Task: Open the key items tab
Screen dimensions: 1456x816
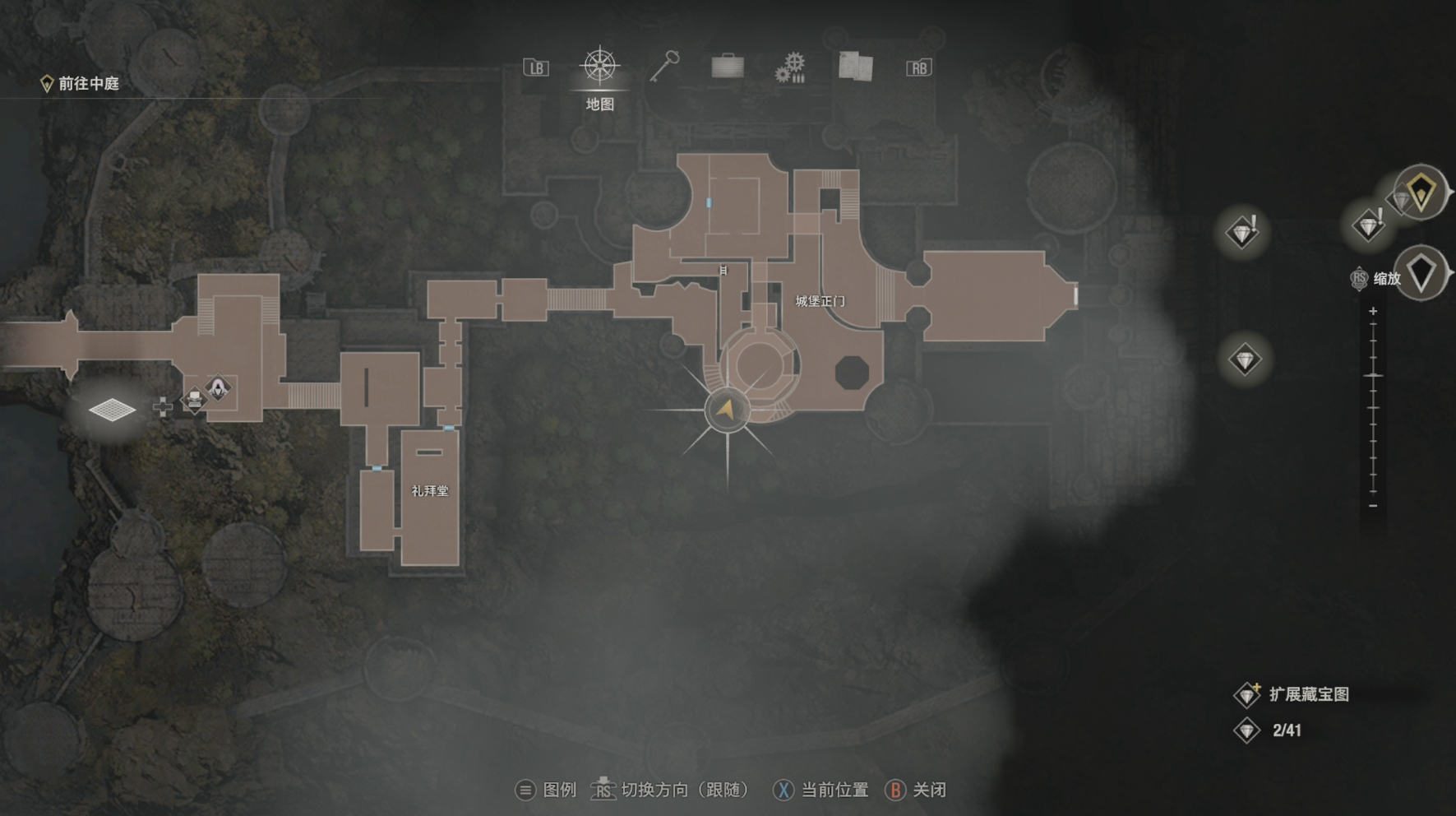Action: [x=664, y=67]
